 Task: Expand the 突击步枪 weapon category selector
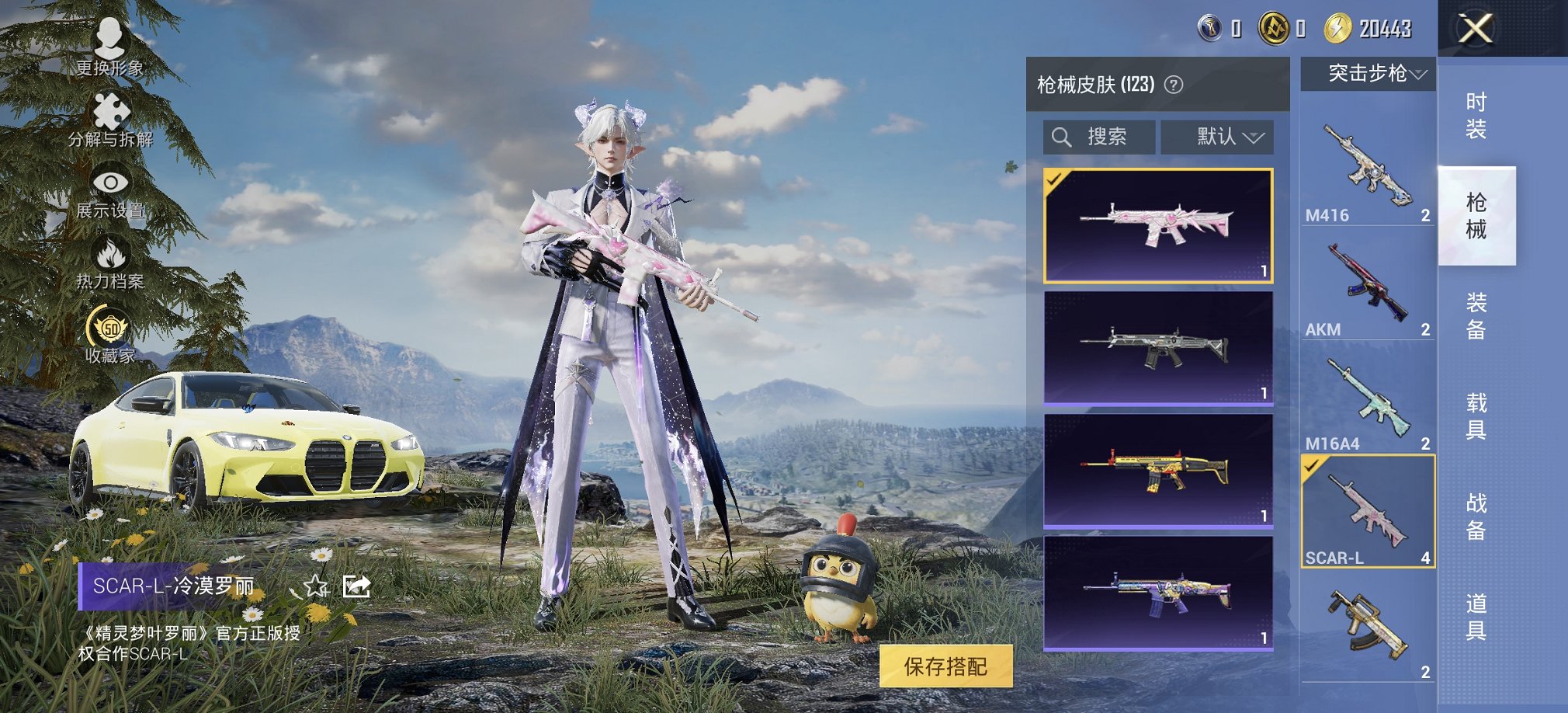click(x=1368, y=75)
